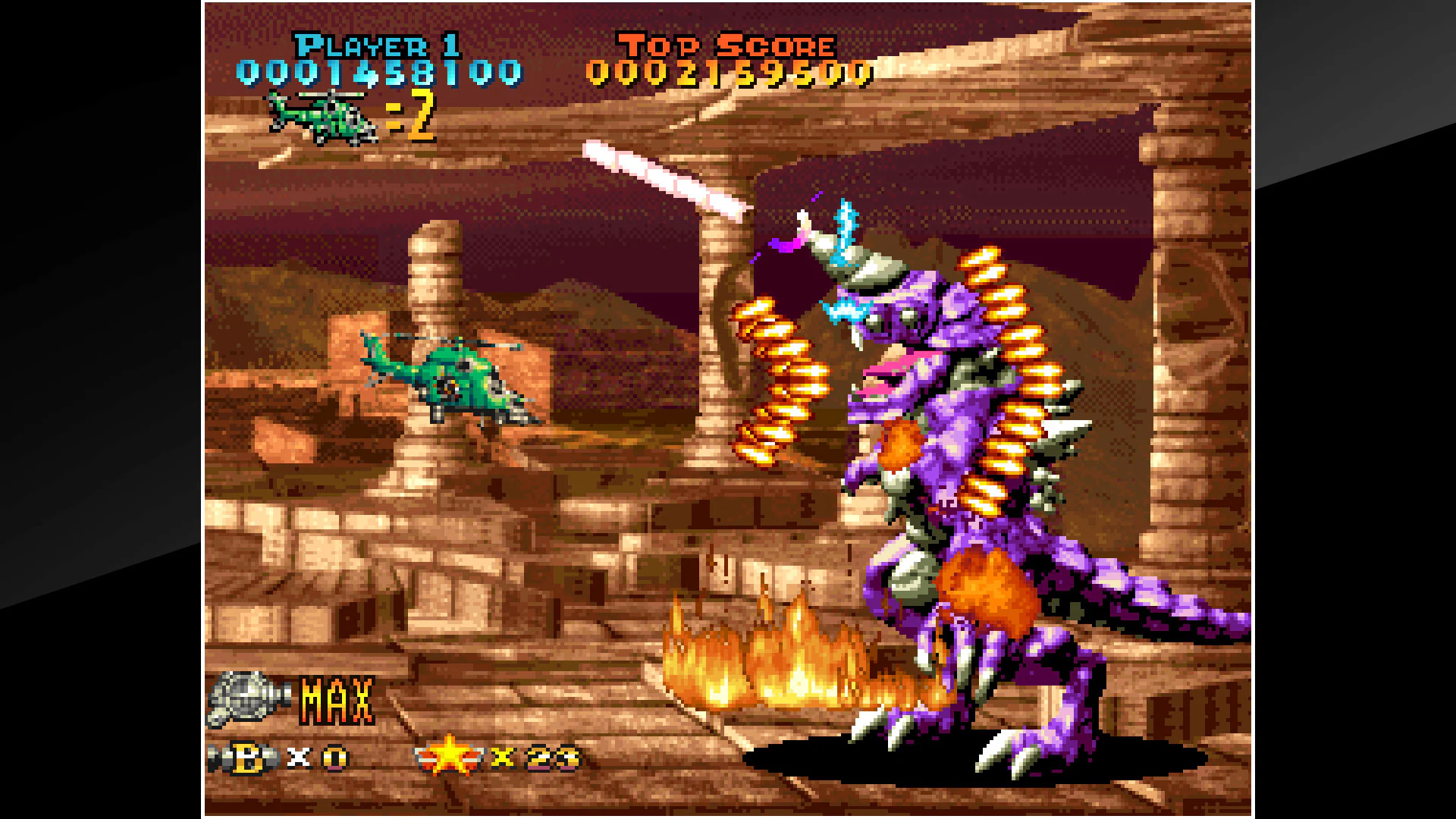Select the 'Player 1' header label

[x=379, y=45]
